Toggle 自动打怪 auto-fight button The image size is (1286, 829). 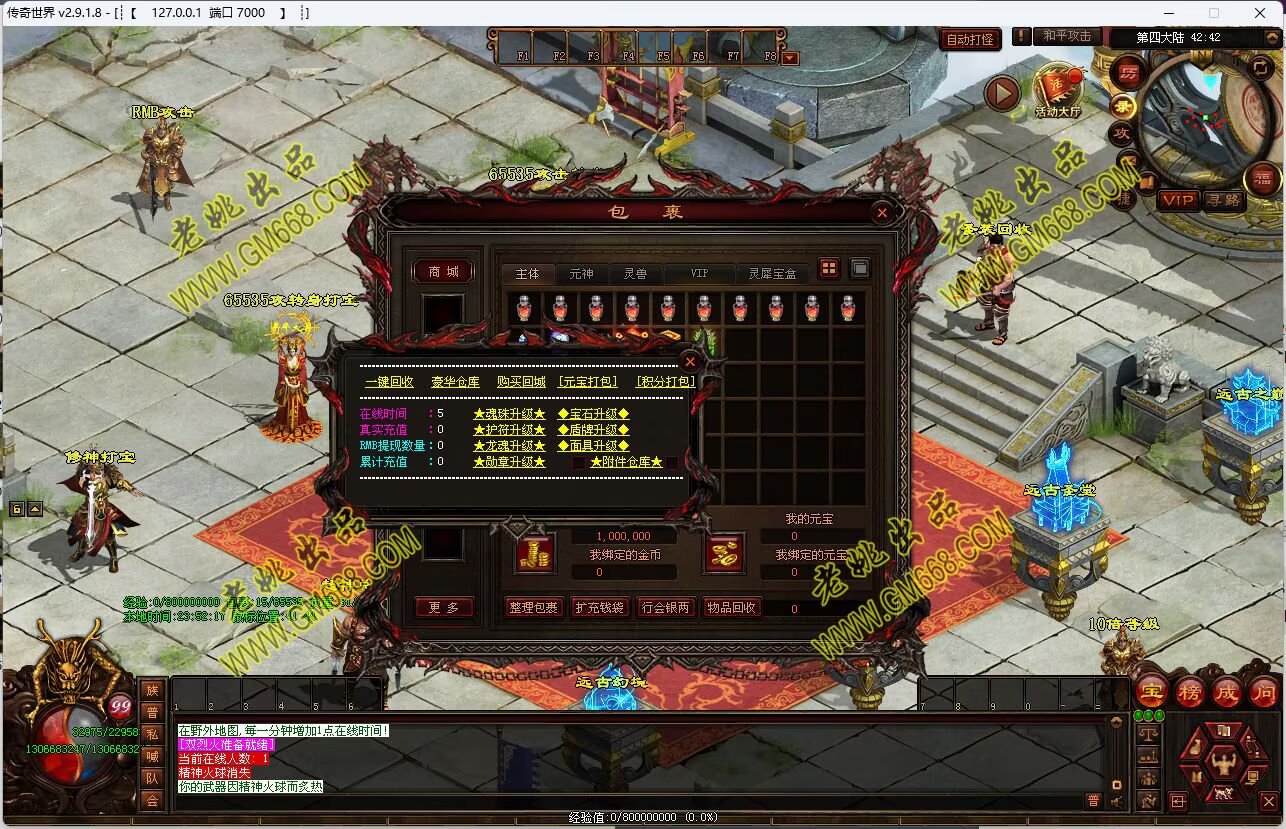[970, 40]
